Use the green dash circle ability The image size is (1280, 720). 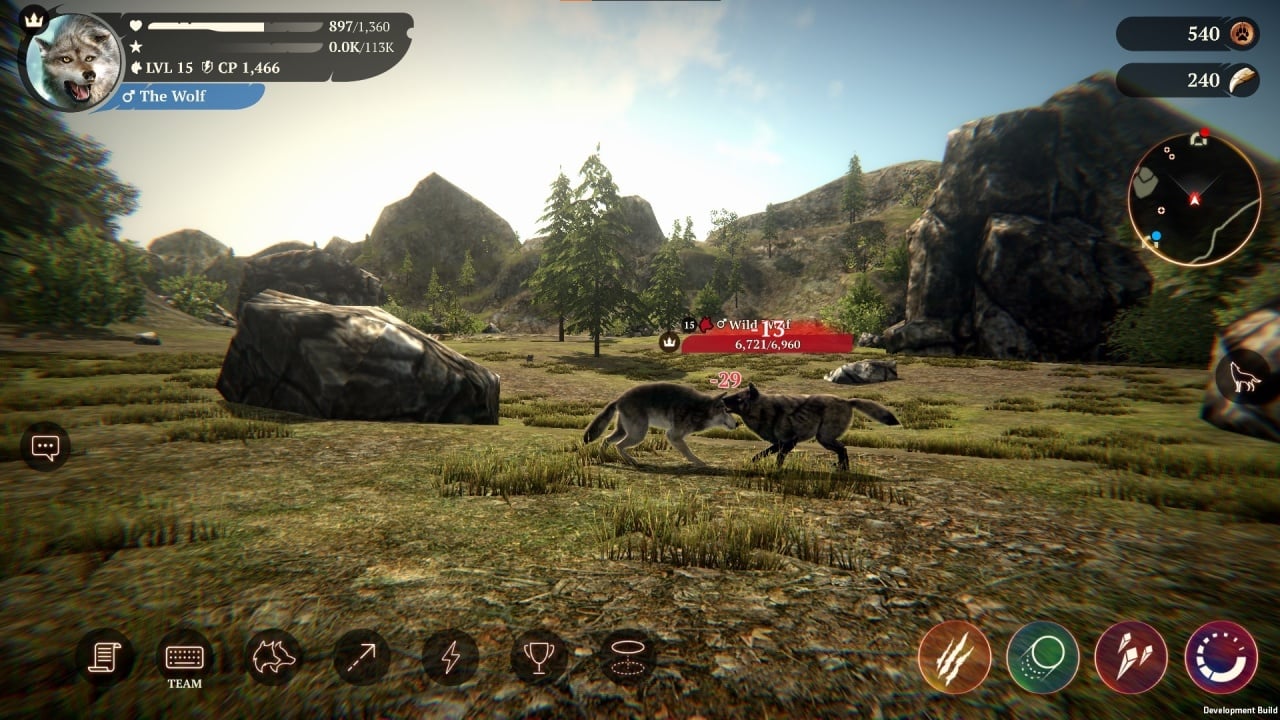(1042, 657)
